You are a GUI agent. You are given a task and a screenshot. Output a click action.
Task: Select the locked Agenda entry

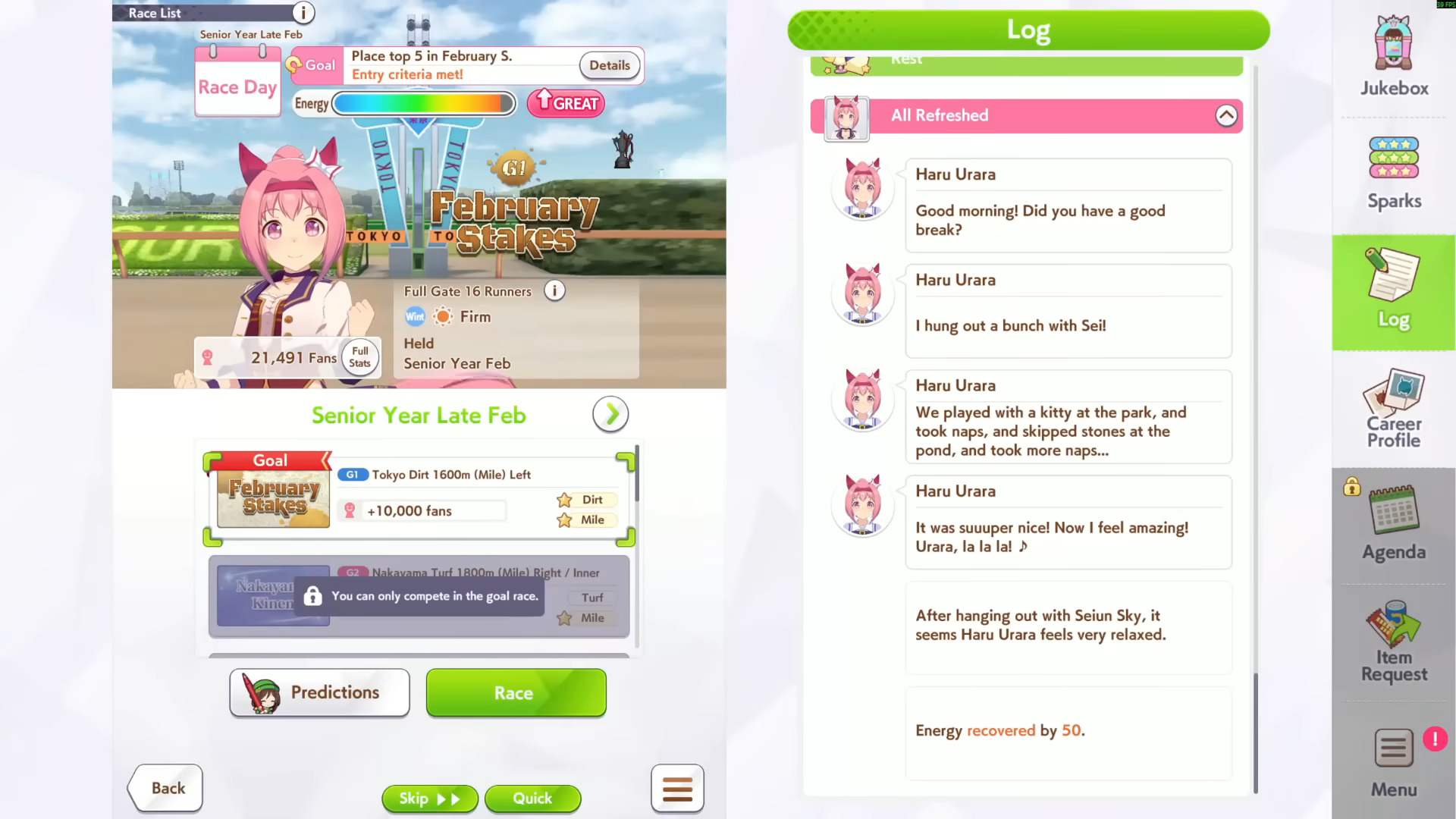1394,525
